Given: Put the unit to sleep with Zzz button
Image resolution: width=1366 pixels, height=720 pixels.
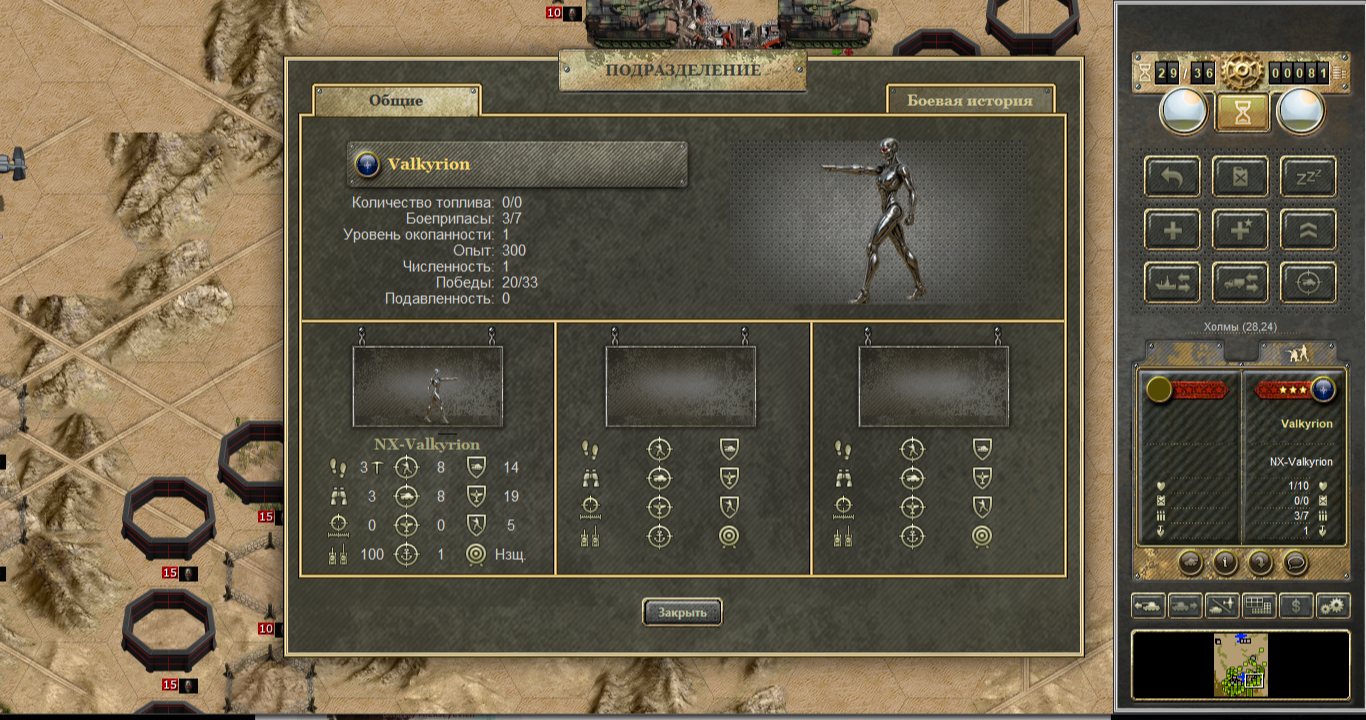Looking at the screenshot, I should 1308,177.
